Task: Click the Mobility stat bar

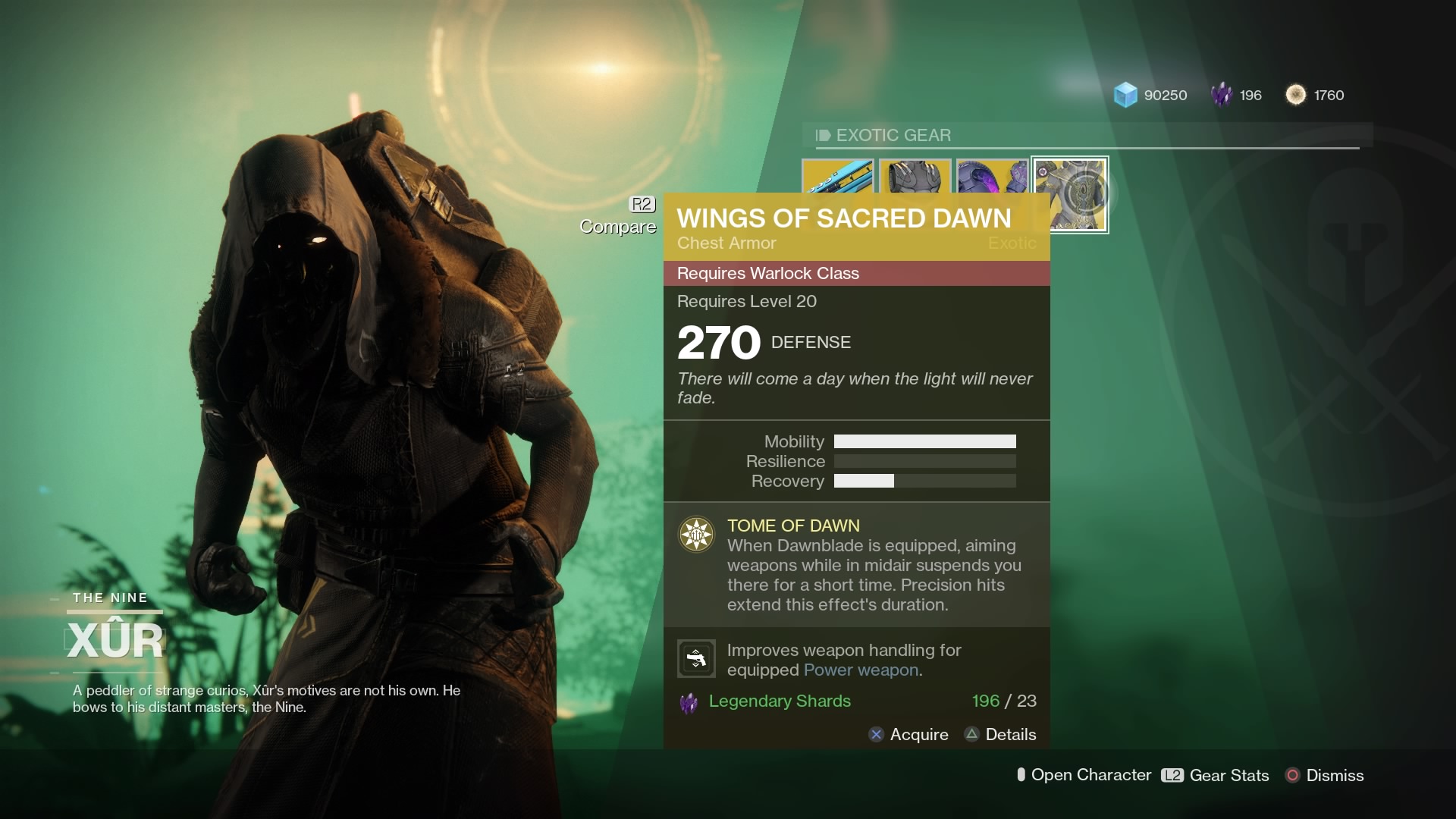Action: (x=924, y=441)
